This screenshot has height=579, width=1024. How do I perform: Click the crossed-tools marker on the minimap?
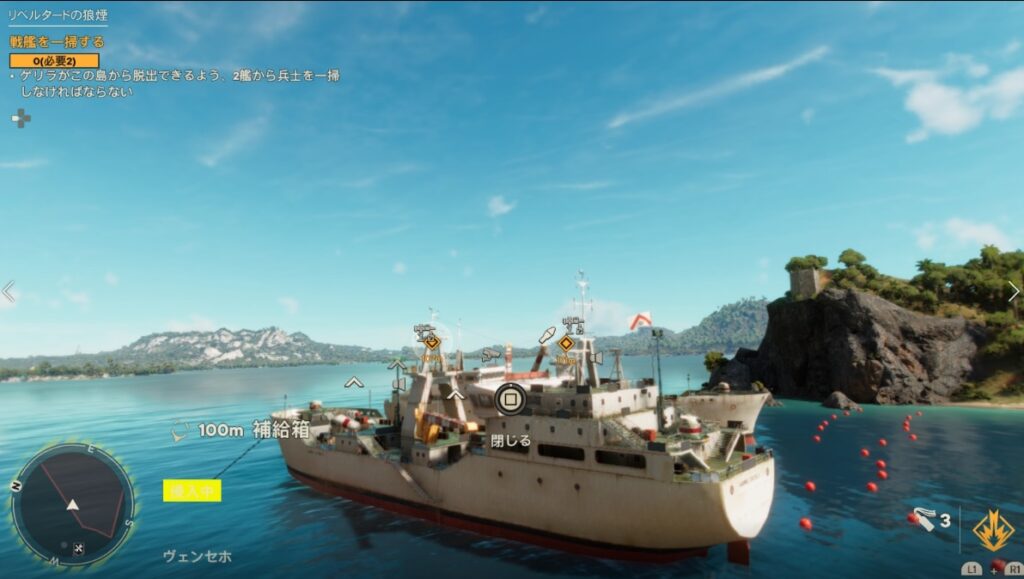point(79,547)
